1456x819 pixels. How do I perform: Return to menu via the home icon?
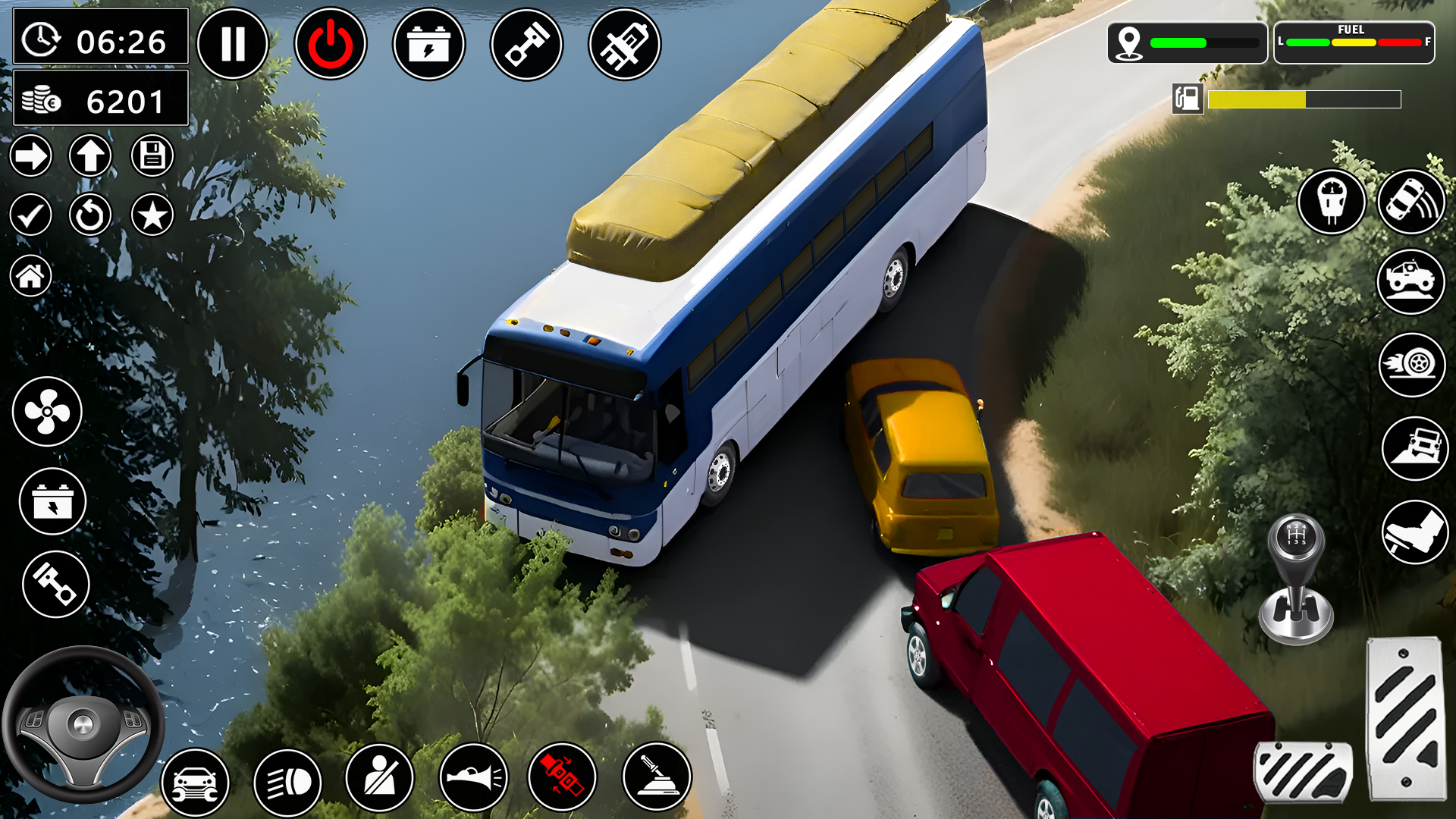pyautogui.click(x=30, y=275)
